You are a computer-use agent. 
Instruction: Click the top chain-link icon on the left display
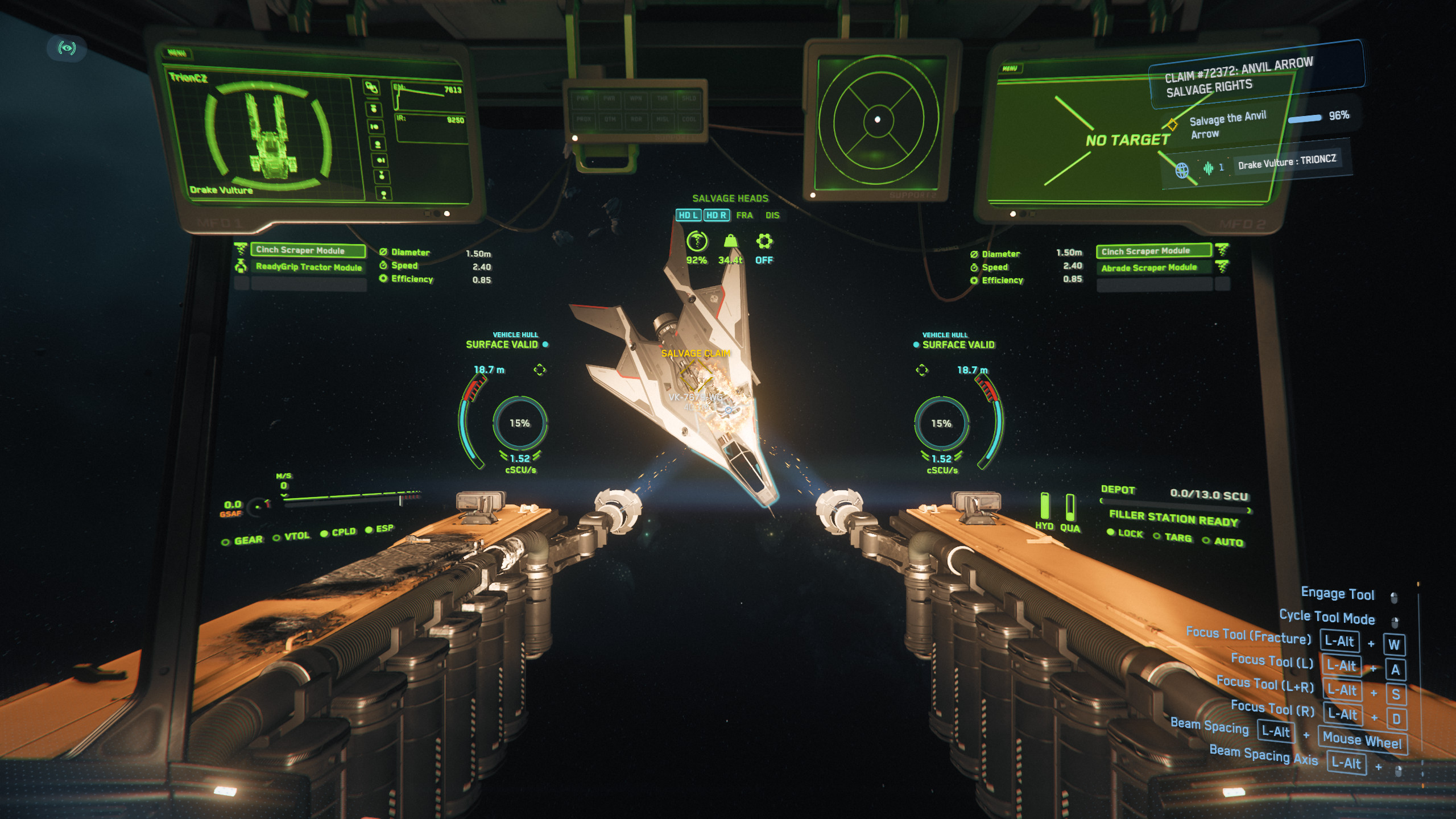371,88
